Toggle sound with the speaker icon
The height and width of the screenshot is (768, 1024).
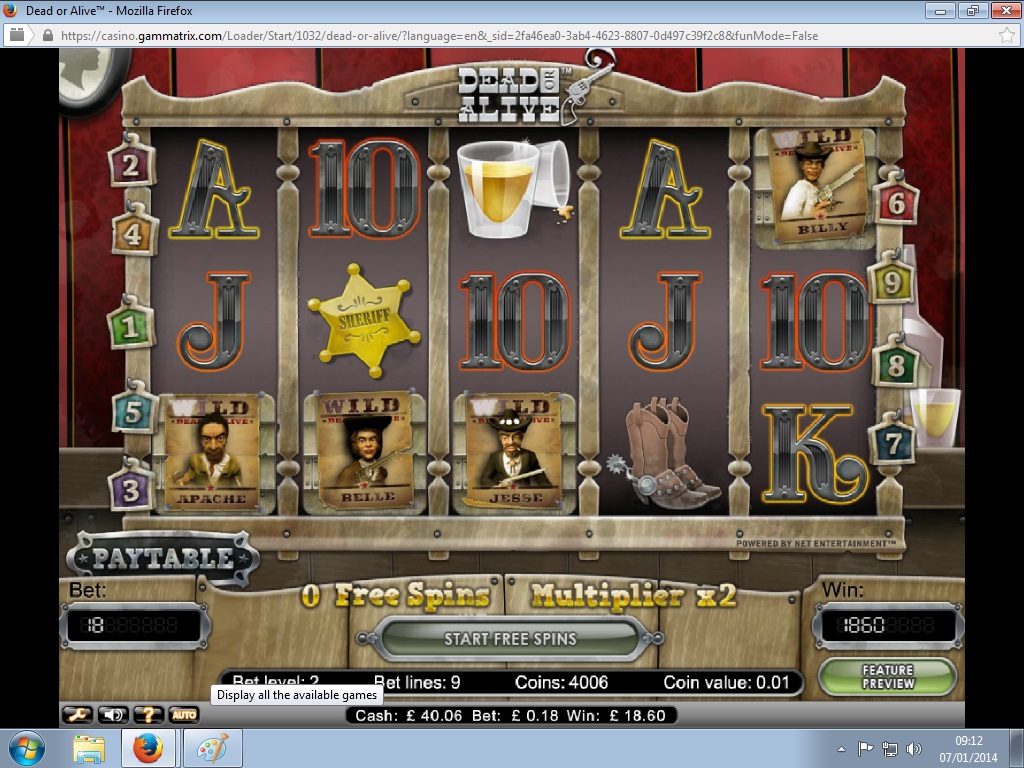[113, 714]
